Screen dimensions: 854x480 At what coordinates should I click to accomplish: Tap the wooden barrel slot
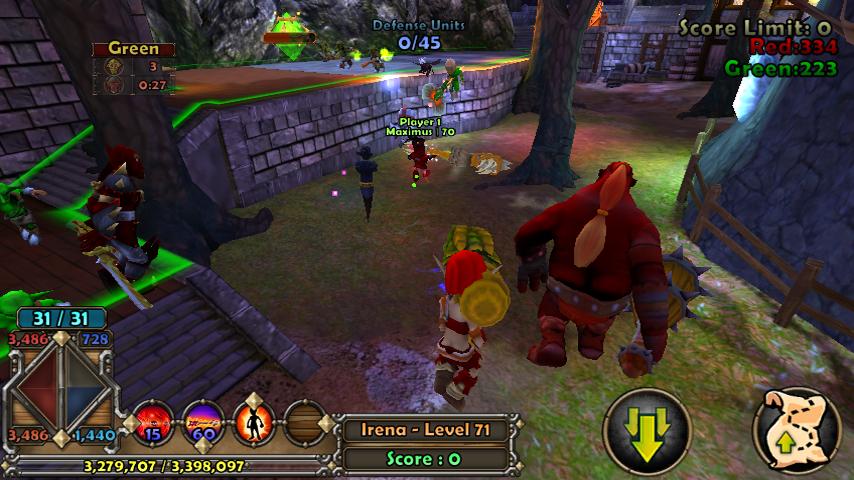304,421
